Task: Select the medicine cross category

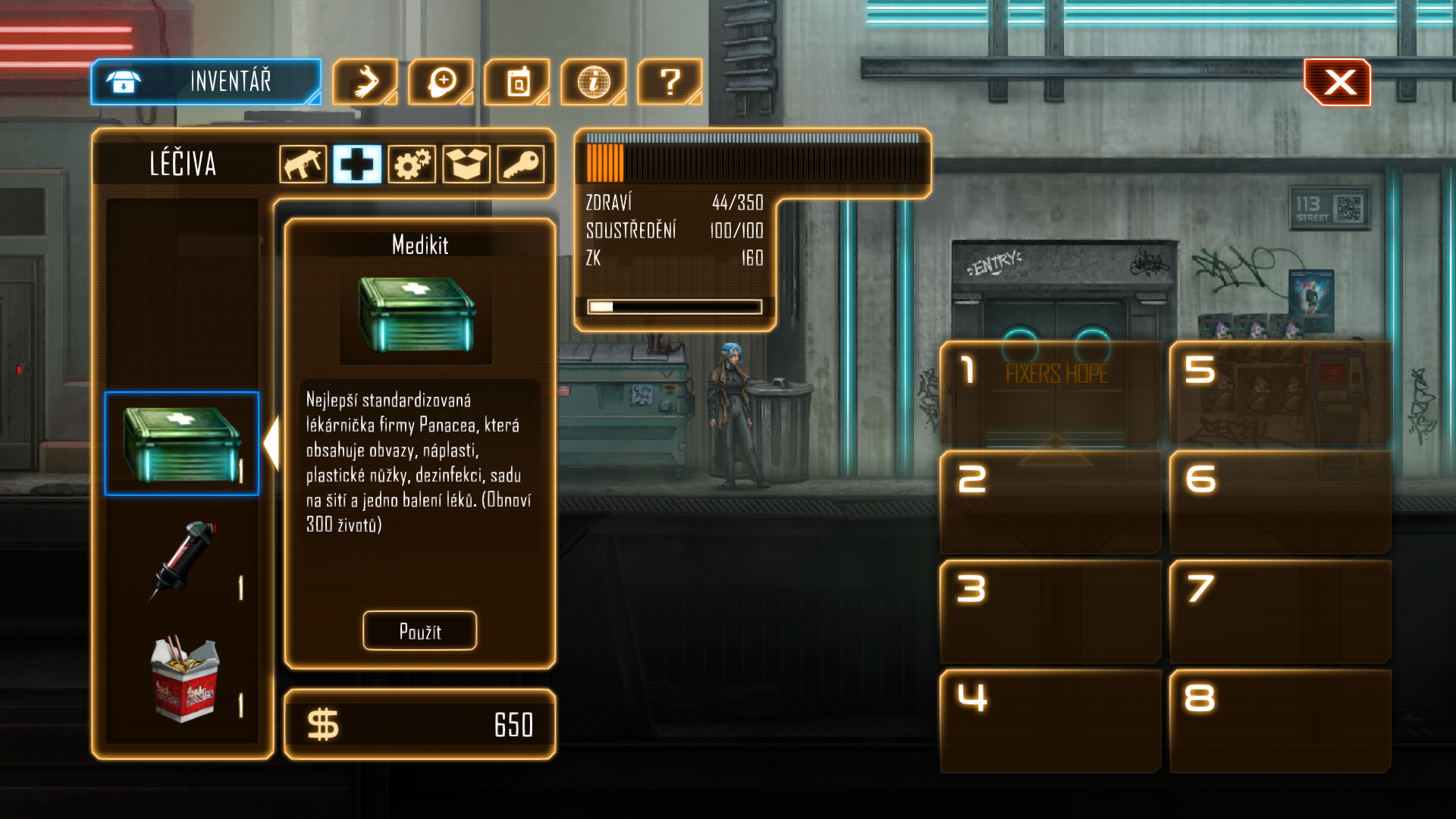Action: click(357, 164)
